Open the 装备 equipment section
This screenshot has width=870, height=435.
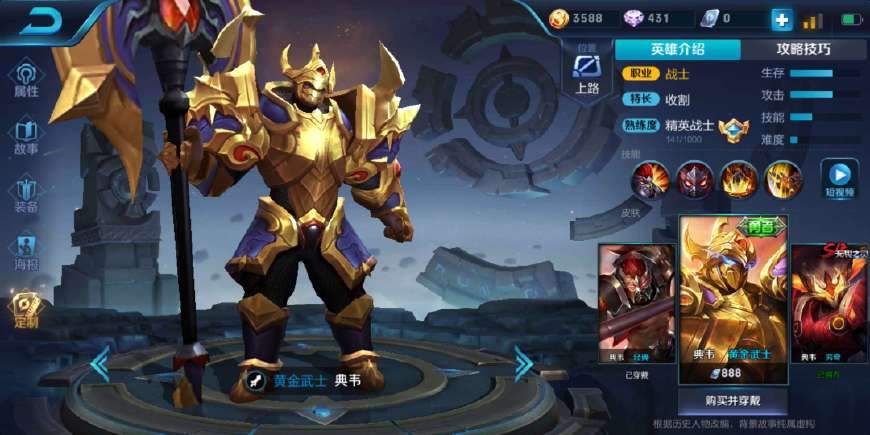click(26, 195)
